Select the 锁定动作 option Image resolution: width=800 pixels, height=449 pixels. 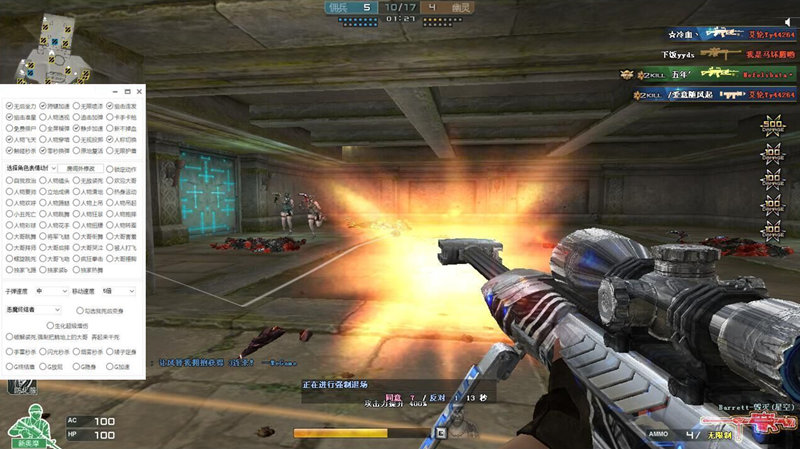[109, 167]
